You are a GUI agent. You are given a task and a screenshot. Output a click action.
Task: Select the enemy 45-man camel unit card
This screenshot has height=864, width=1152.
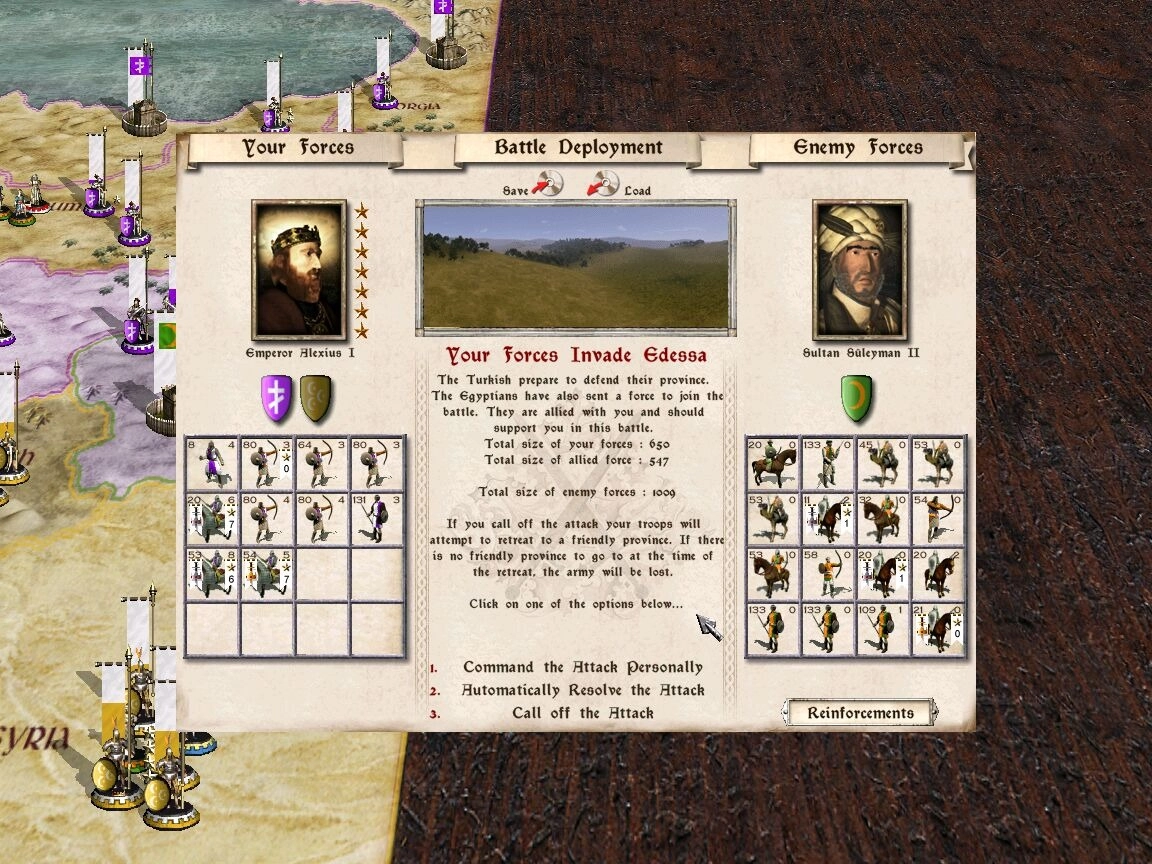(x=883, y=463)
